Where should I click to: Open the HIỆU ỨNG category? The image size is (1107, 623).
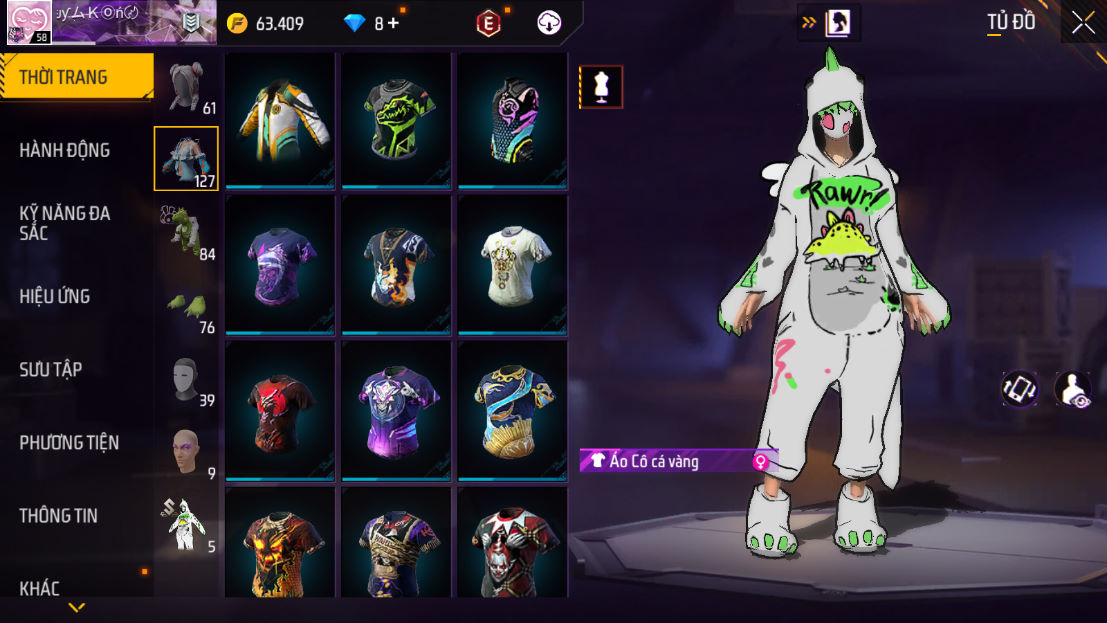(x=55, y=296)
